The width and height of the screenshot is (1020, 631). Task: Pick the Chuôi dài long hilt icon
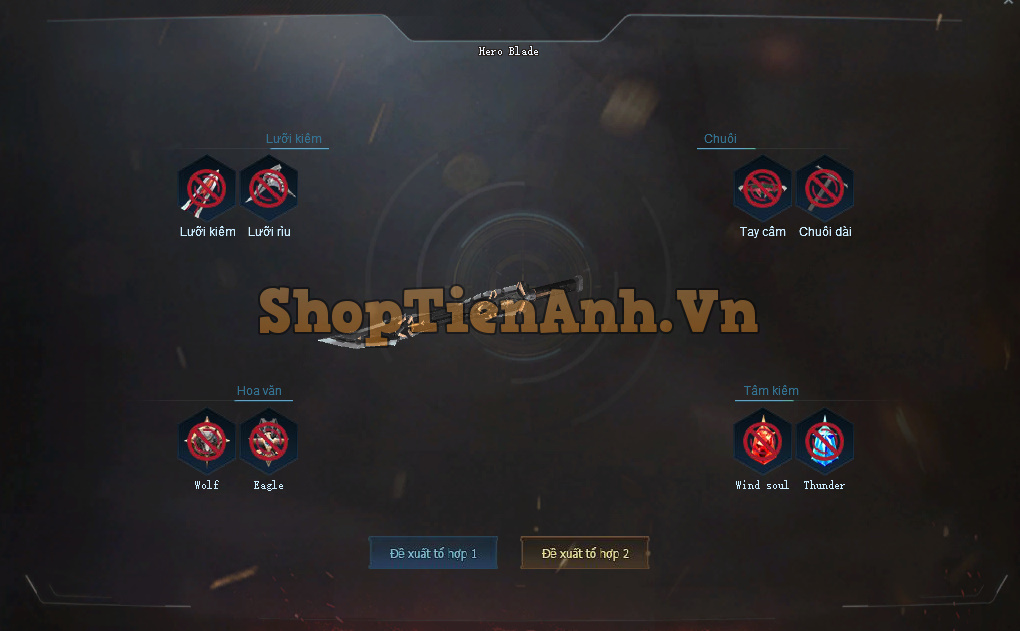825,188
